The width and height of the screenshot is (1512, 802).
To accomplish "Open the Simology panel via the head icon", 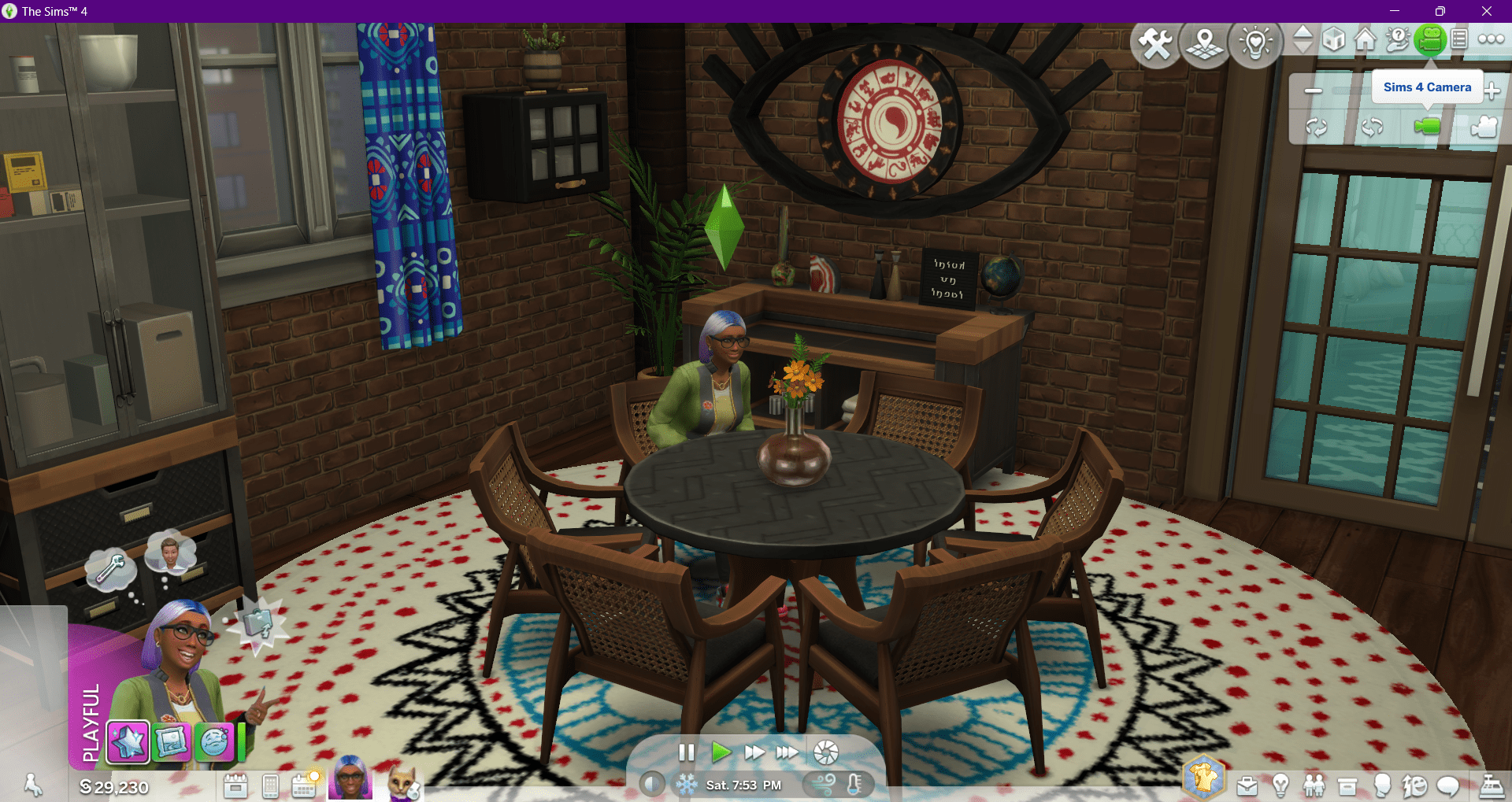I will coord(1382,785).
